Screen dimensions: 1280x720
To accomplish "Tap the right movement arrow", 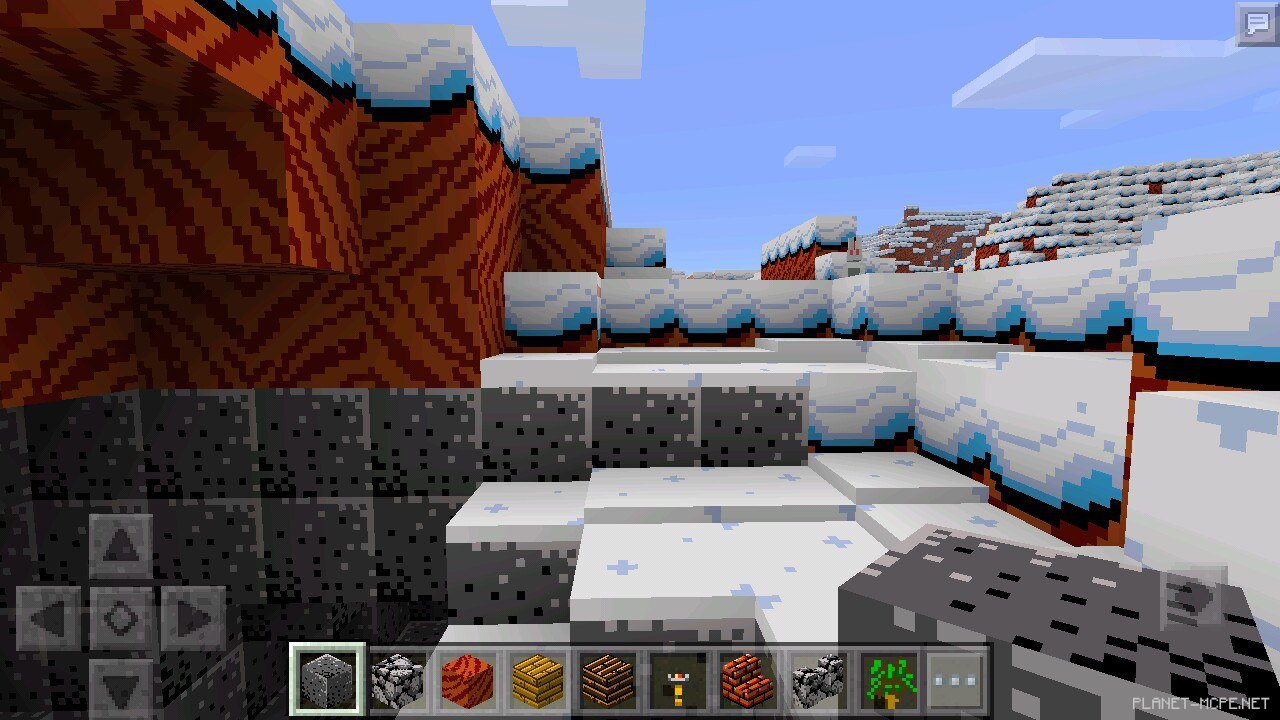I will [188, 615].
